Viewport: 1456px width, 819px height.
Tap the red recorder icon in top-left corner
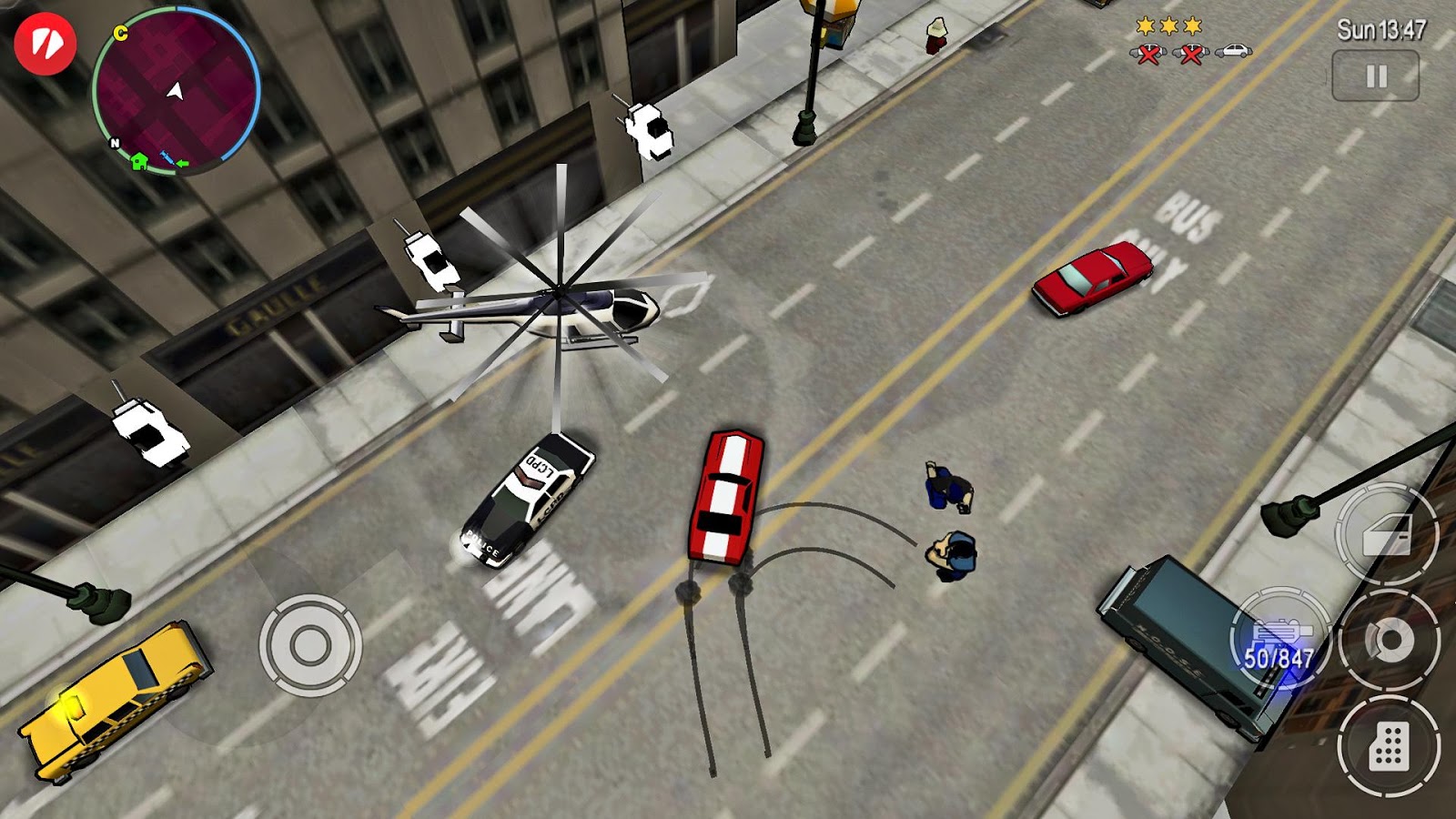[45, 43]
